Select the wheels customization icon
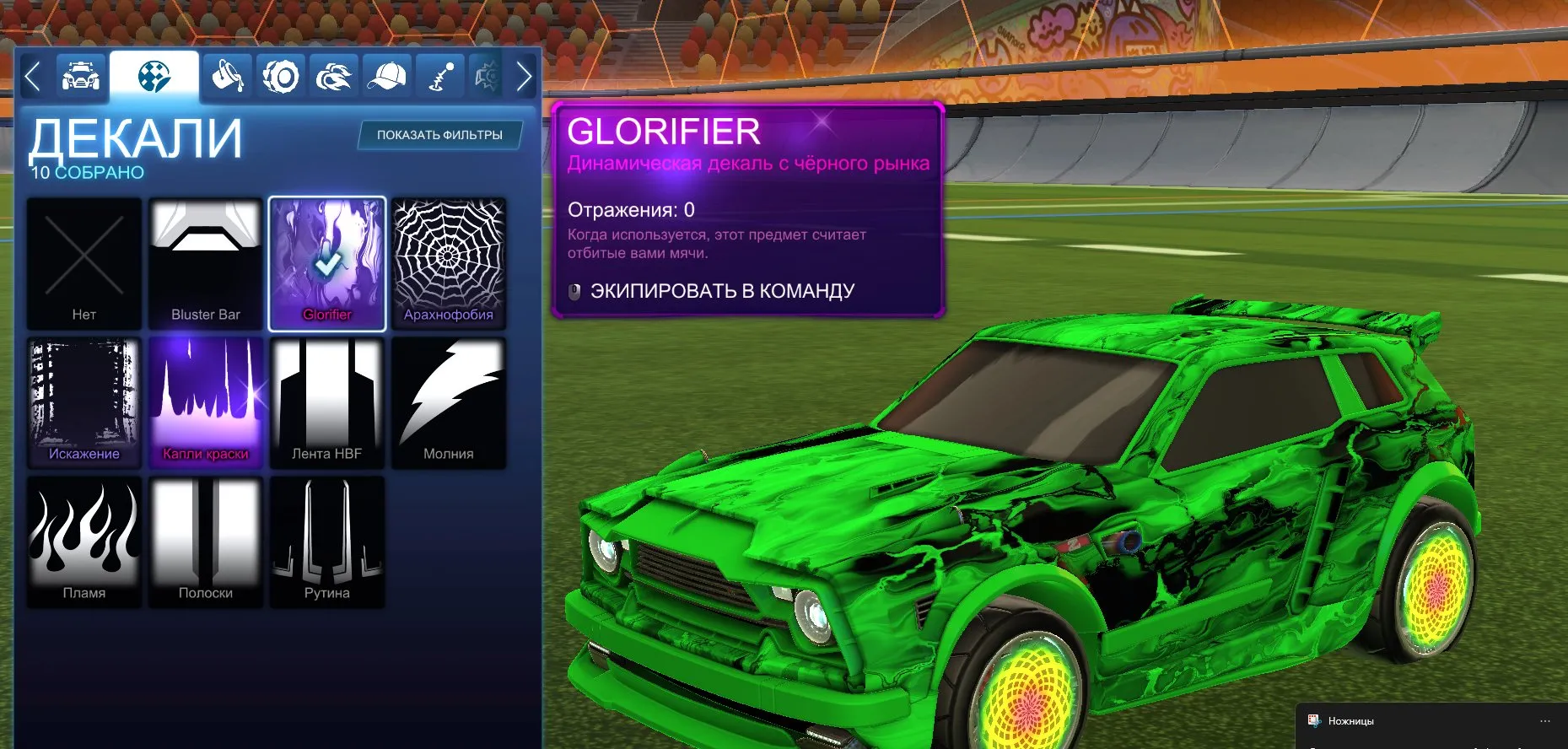Image resolution: width=1568 pixels, height=749 pixels. point(280,75)
